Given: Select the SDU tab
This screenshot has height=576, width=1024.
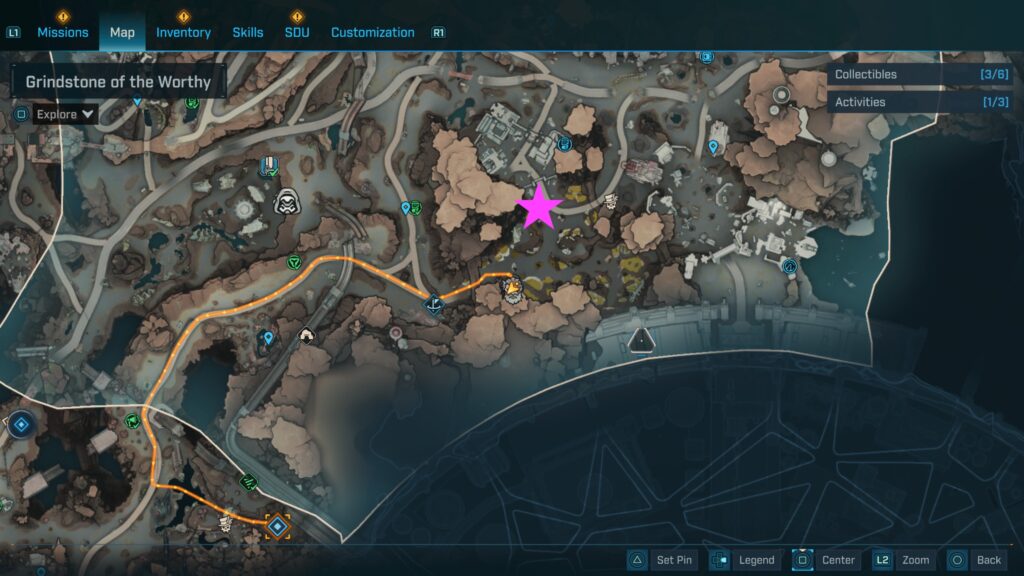Looking at the screenshot, I should 297,32.
